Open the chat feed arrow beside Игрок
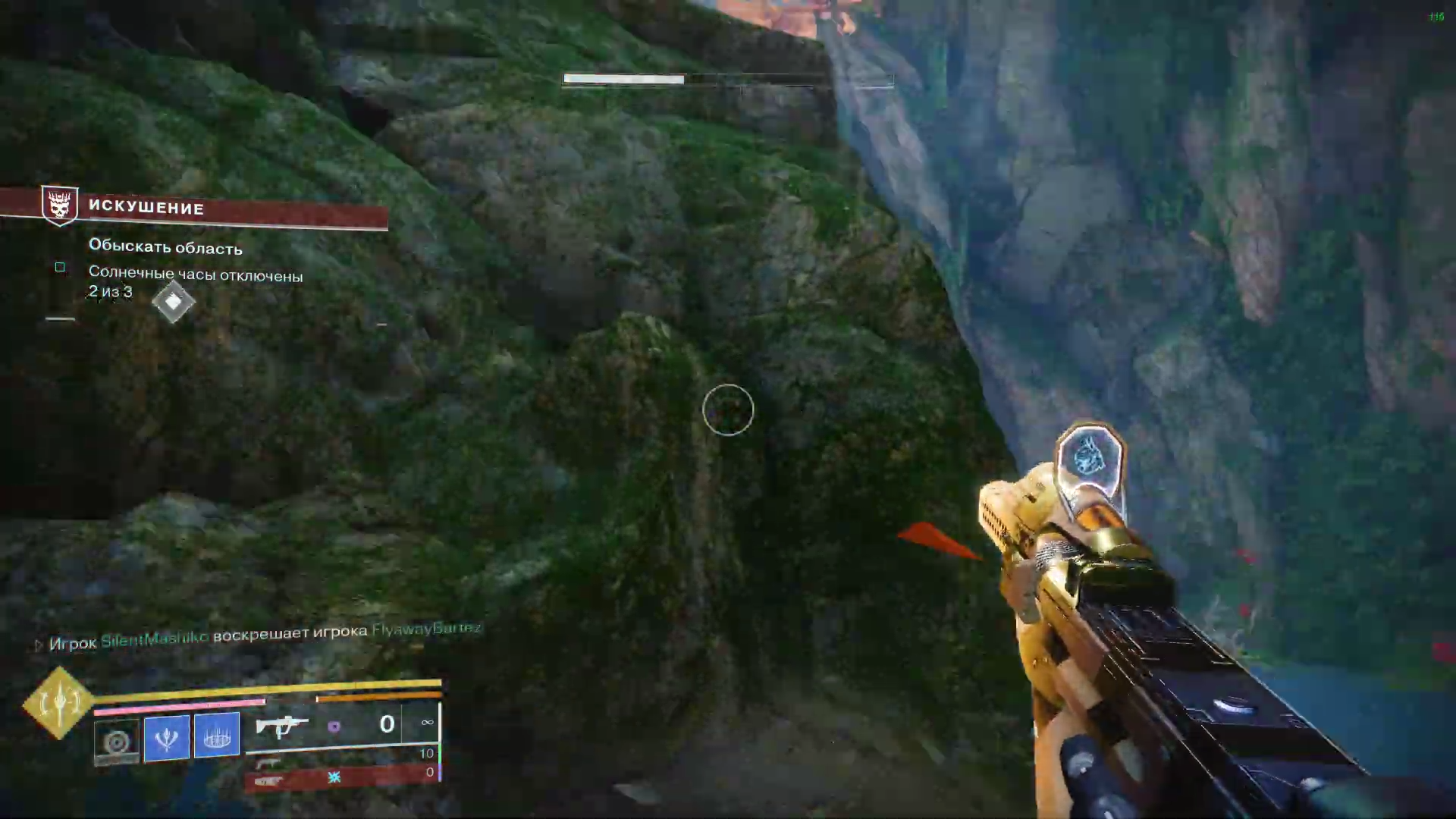Image resolution: width=1456 pixels, height=819 pixels. click(39, 645)
